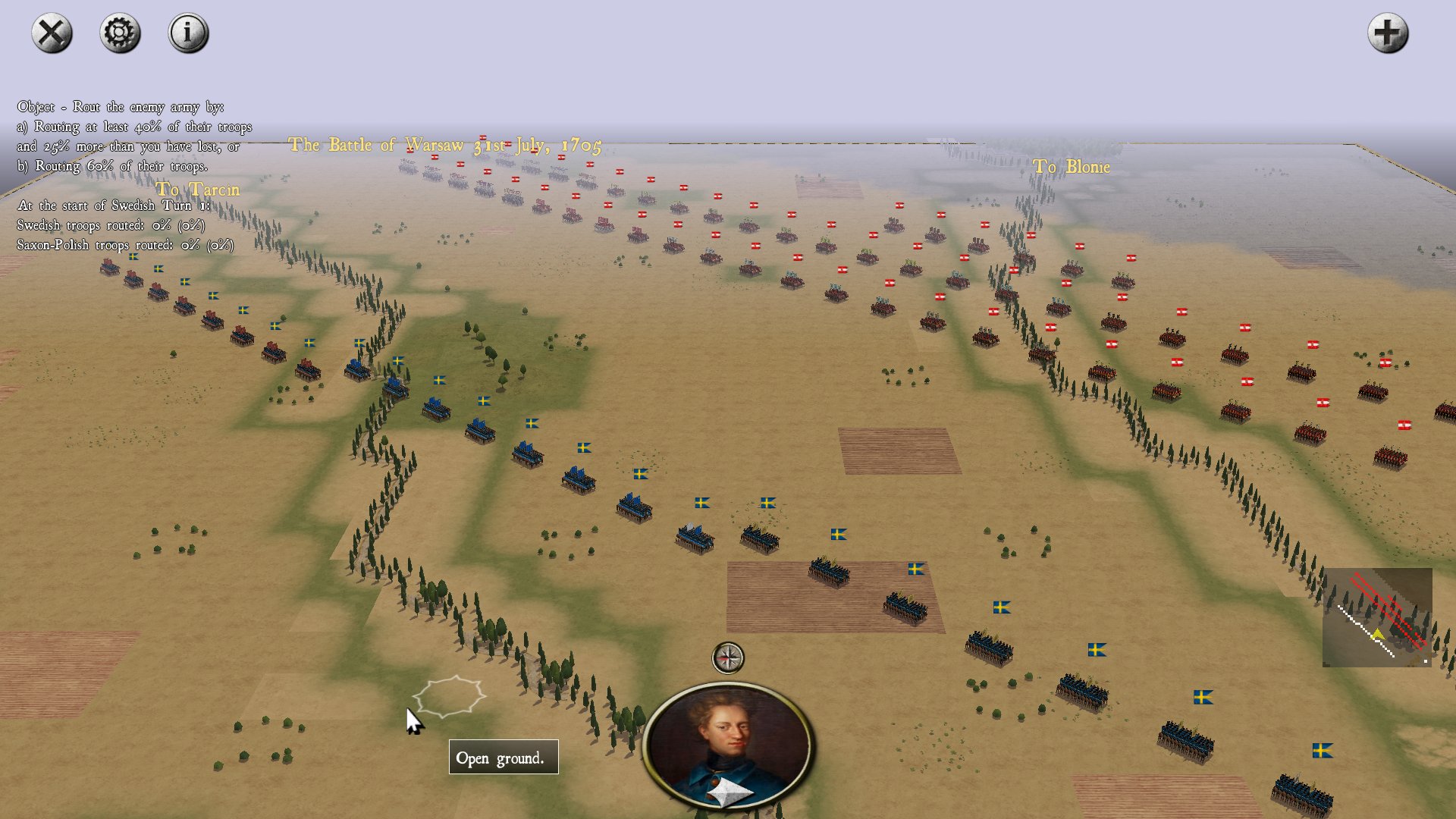Show battle information with the i button

pyautogui.click(x=188, y=33)
